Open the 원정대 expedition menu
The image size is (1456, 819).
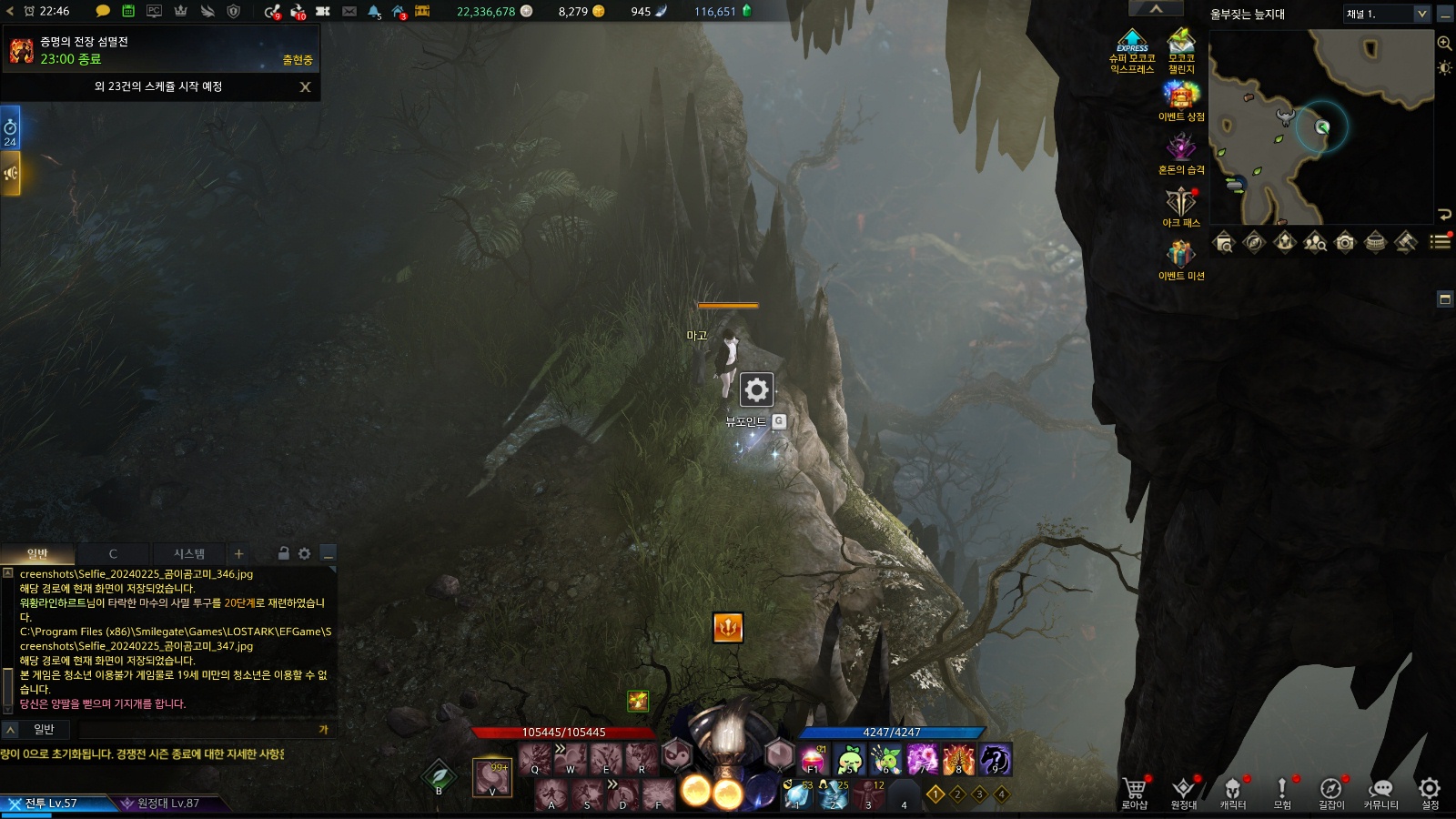pos(1183,790)
